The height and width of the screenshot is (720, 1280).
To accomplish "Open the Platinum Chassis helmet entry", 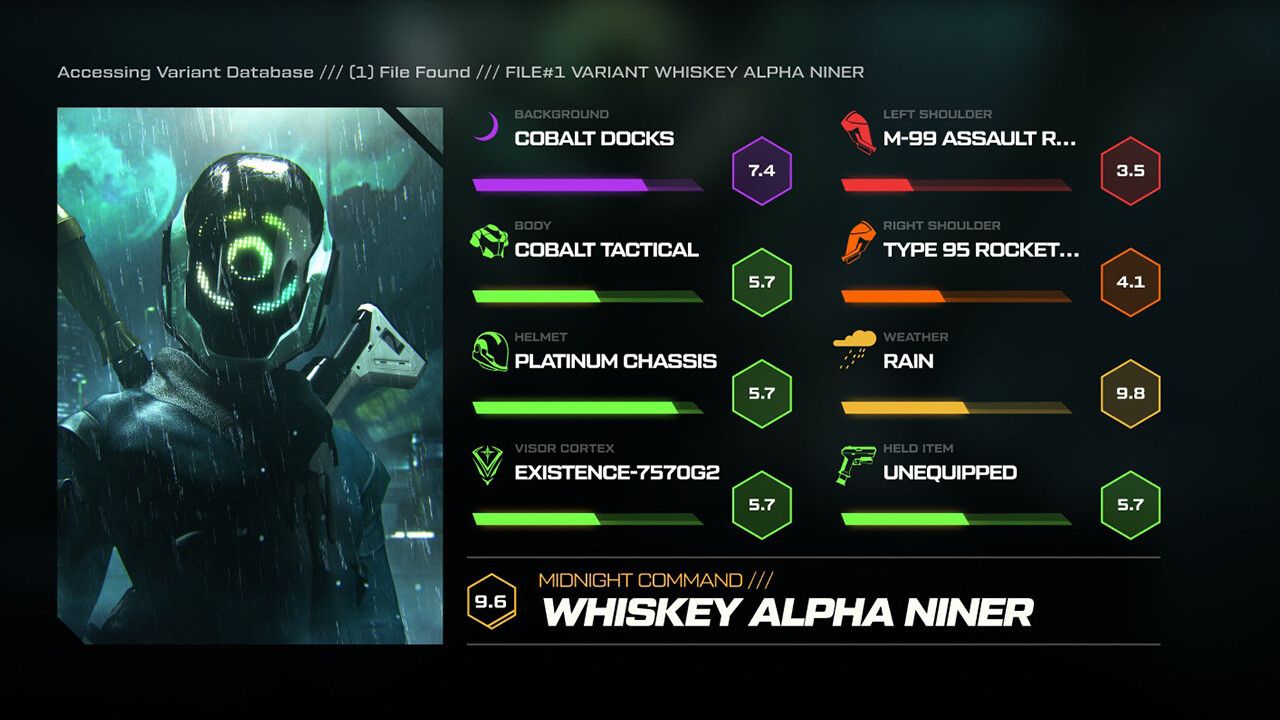I will pos(615,361).
